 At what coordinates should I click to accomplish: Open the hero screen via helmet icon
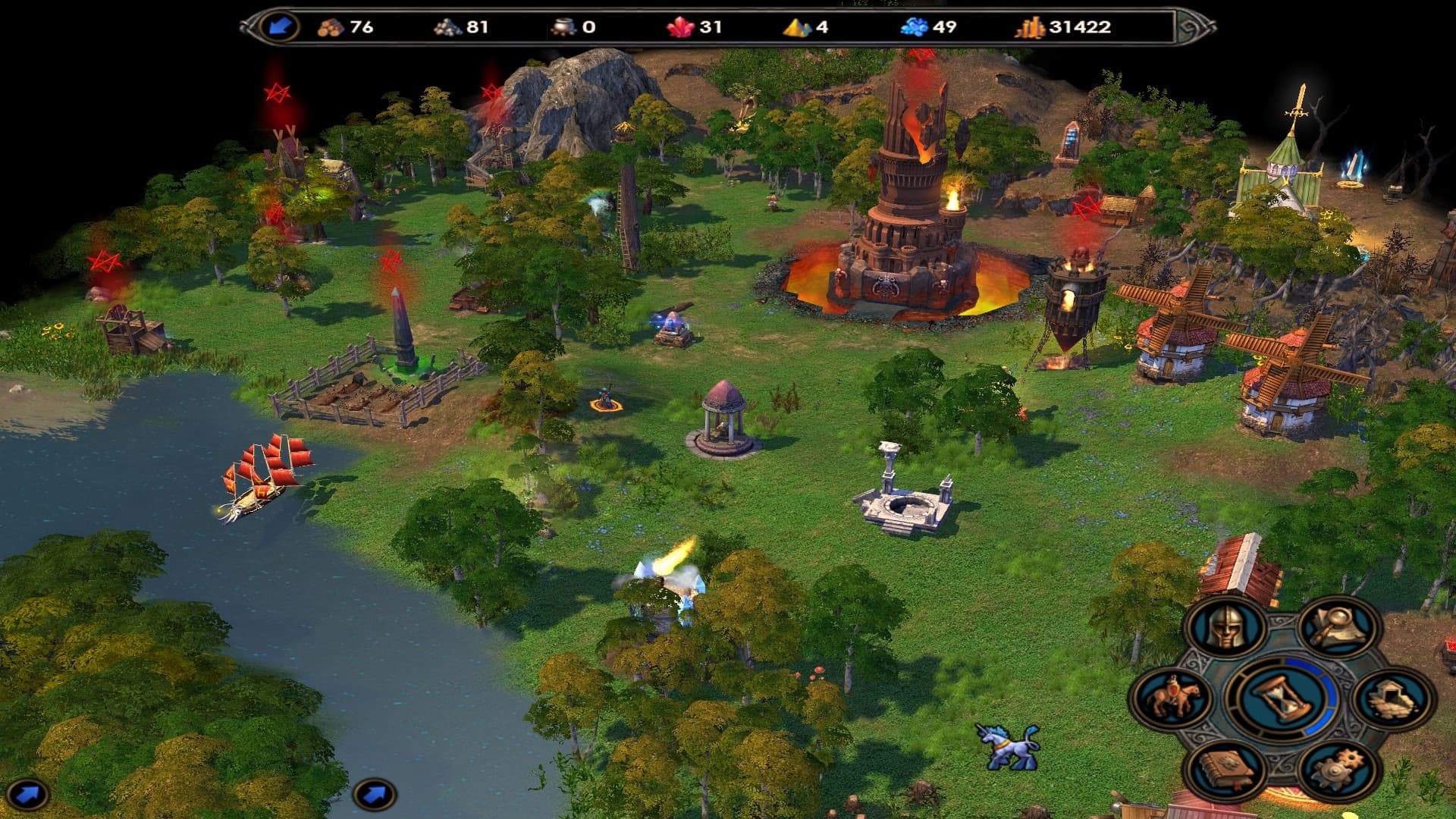(x=1226, y=628)
